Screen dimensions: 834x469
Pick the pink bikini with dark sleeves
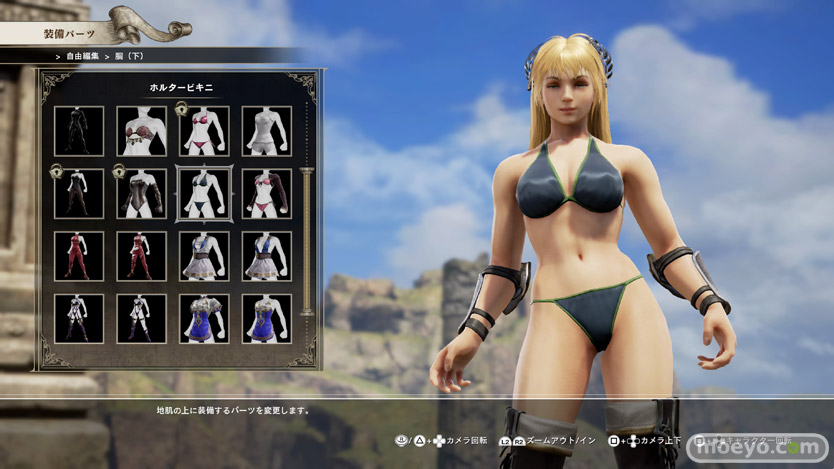266,194
